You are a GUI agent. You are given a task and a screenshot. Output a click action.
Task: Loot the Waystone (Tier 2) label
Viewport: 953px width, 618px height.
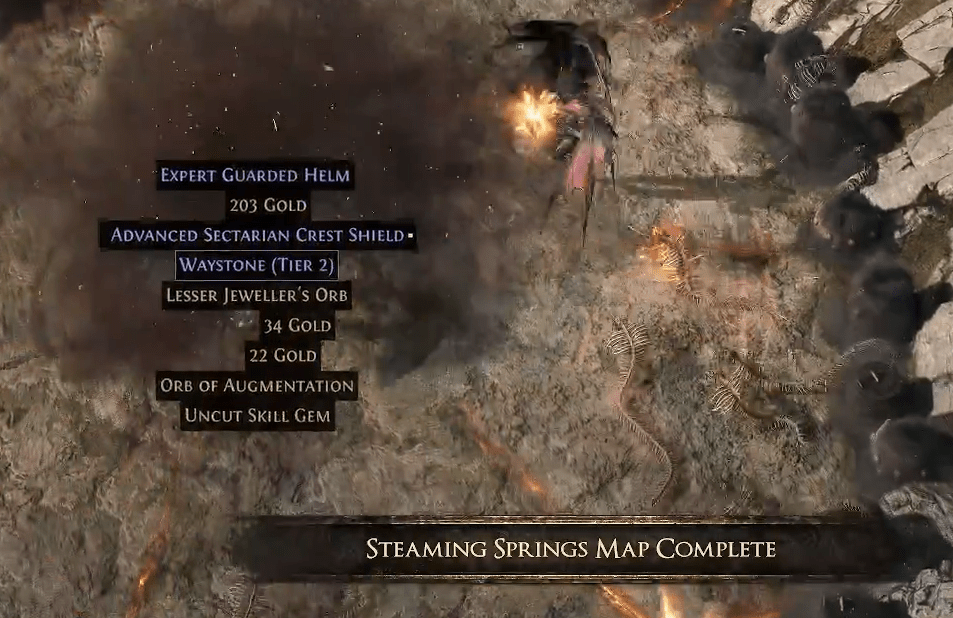[257, 266]
